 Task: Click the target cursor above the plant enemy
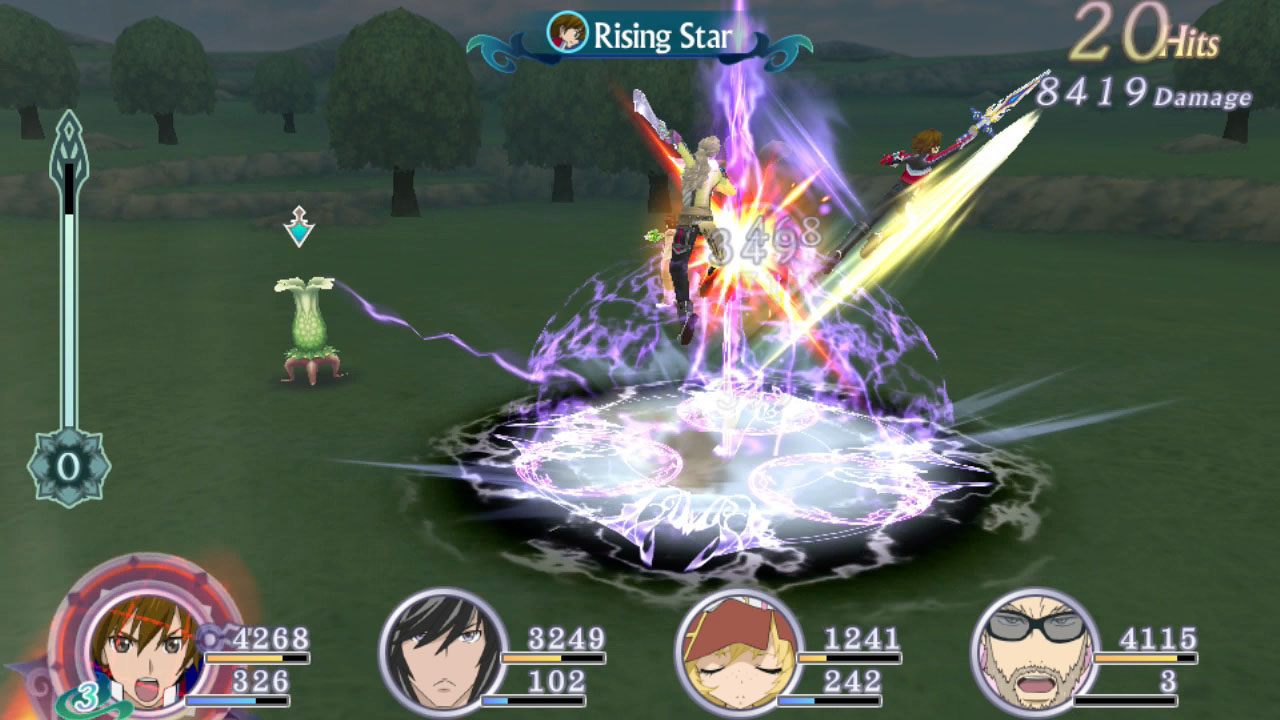point(298,227)
